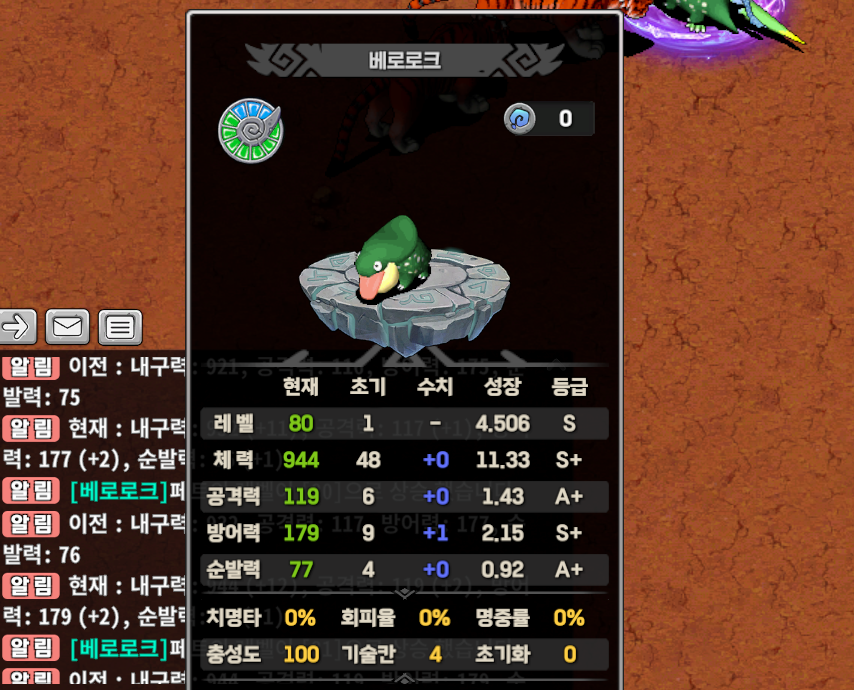
Task: Select the green spiral element icon
Action: tap(250, 130)
